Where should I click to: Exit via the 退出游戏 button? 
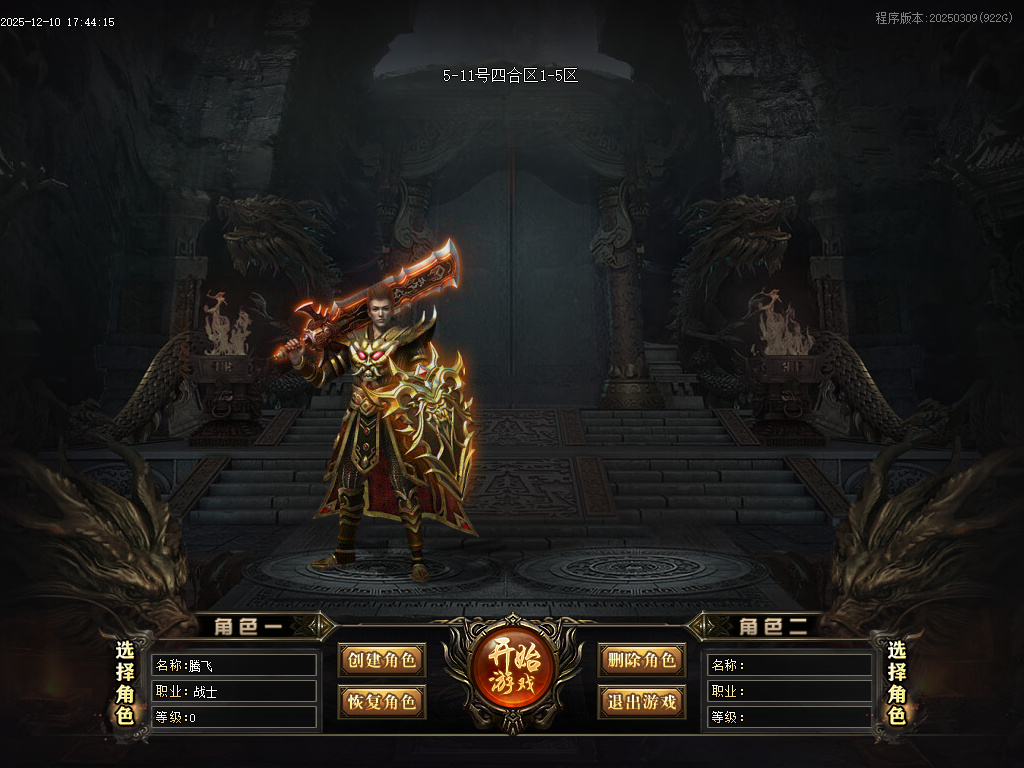(x=642, y=701)
